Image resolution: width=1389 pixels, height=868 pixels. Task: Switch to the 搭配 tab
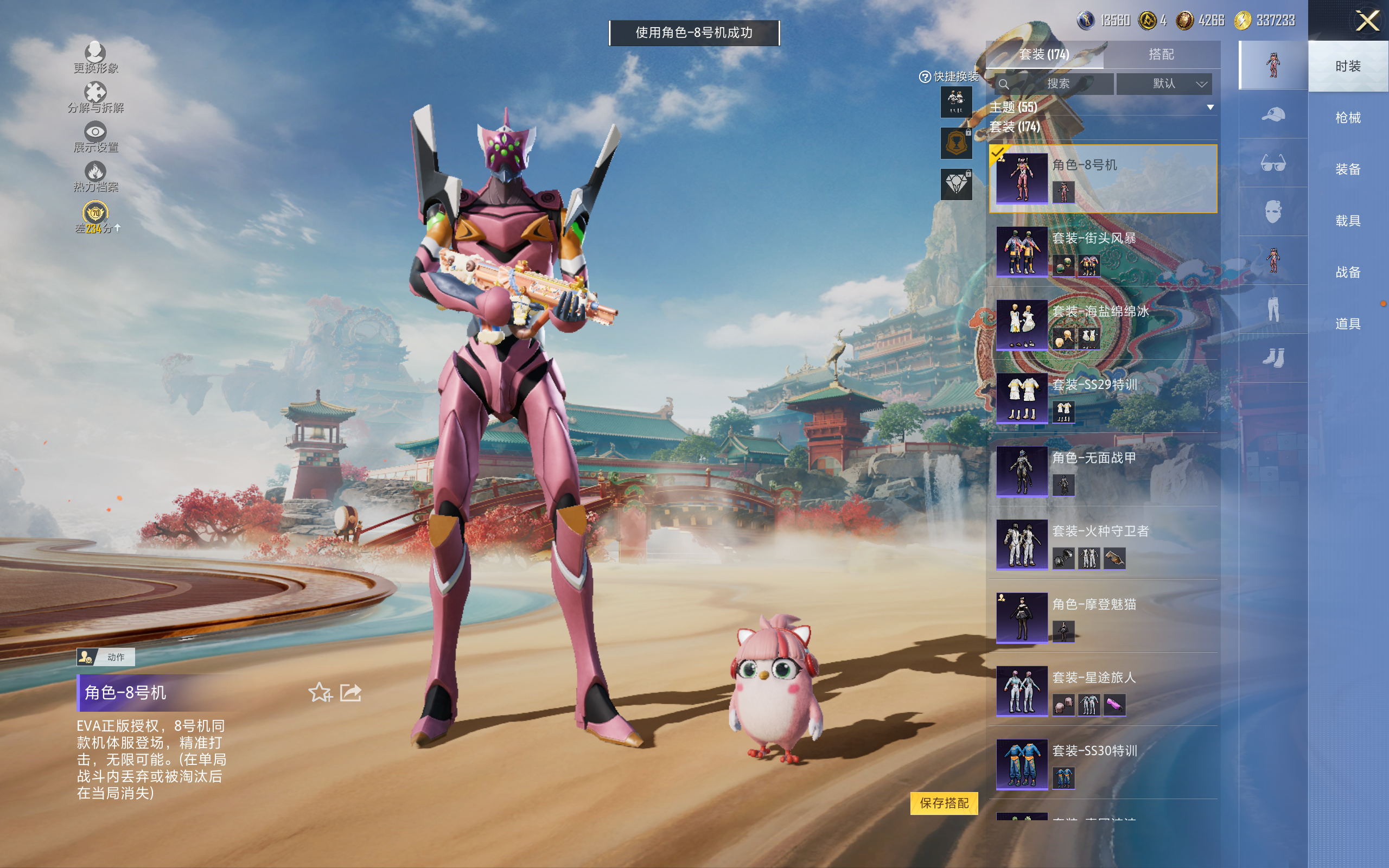1161,55
